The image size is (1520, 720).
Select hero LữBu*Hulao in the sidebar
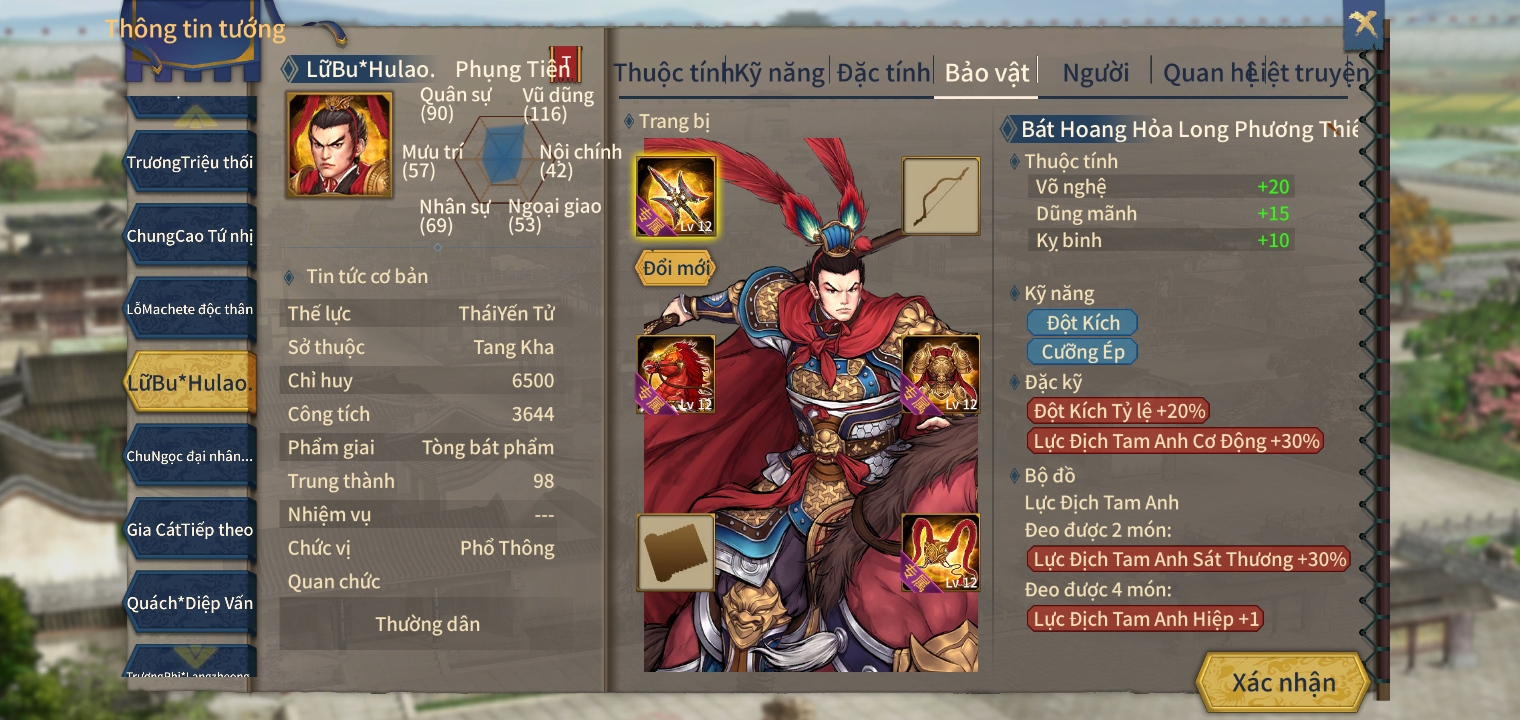tap(190, 381)
